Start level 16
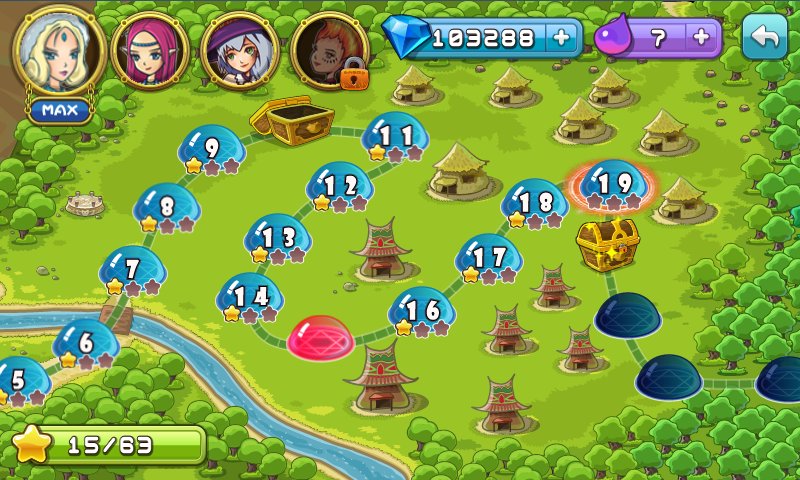Image resolution: width=800 pixels, height=480 pixels. (422, 311)
